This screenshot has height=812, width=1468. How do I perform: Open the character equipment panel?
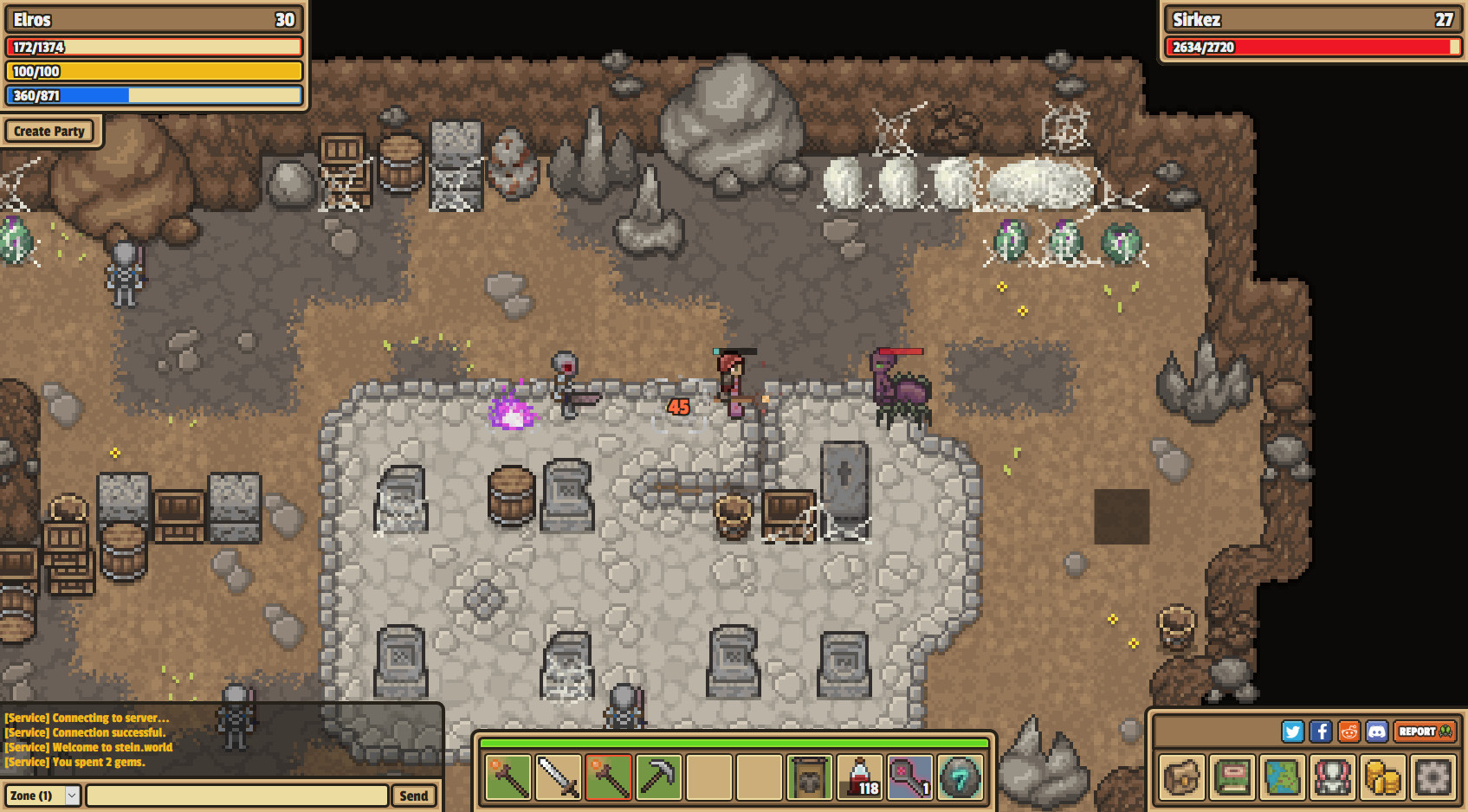(x=1333, y=777)
